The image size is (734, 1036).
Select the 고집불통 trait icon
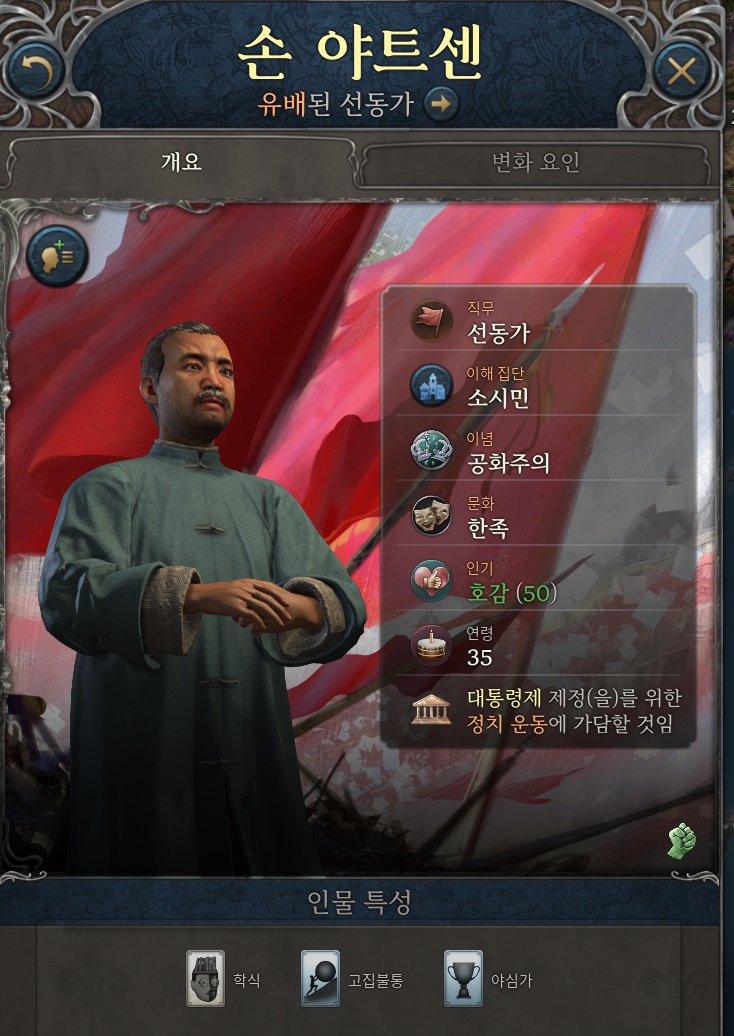(x=321, y=978)
